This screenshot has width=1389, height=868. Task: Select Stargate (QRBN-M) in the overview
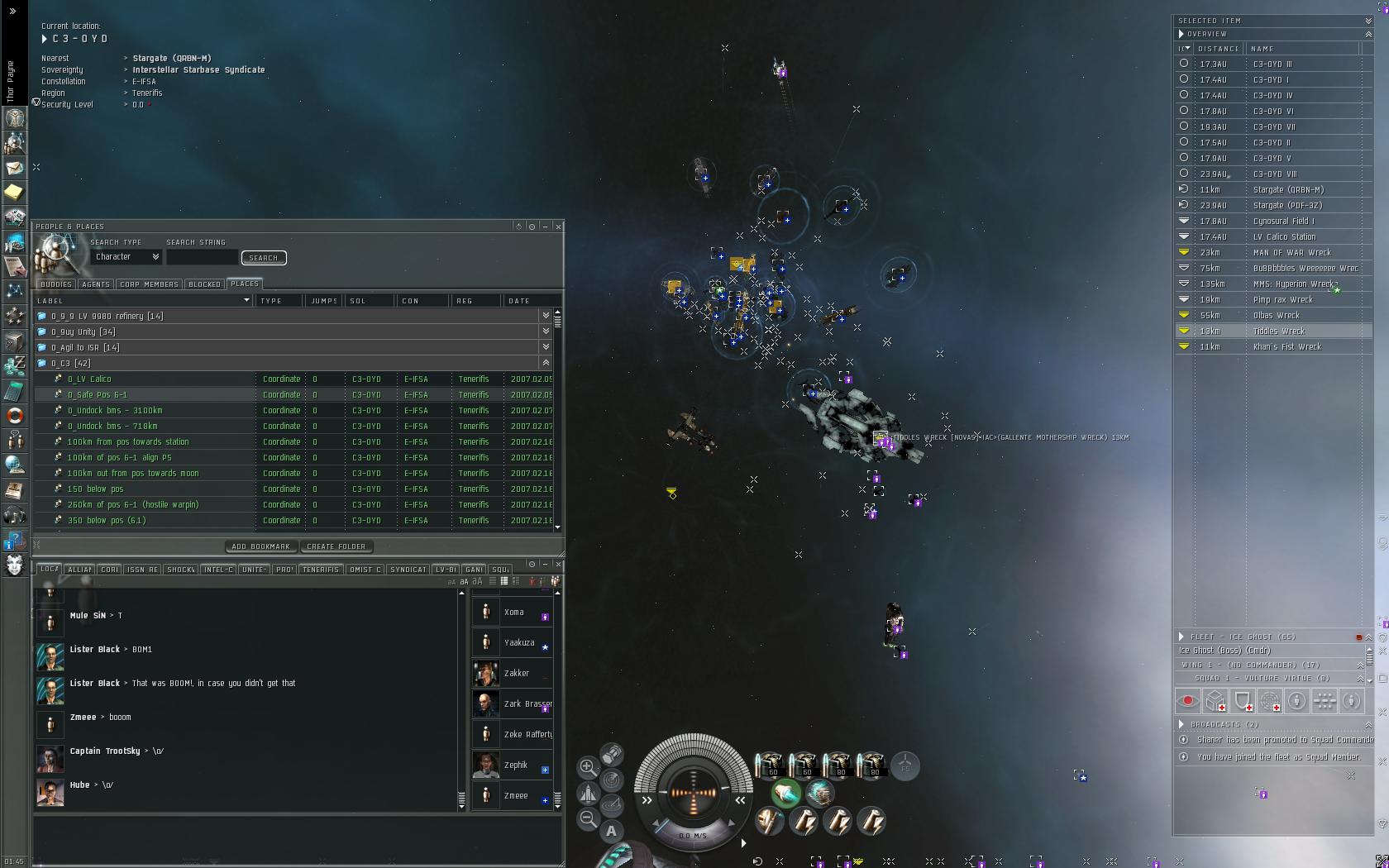pyautogui.click(x=1288, y=189)
